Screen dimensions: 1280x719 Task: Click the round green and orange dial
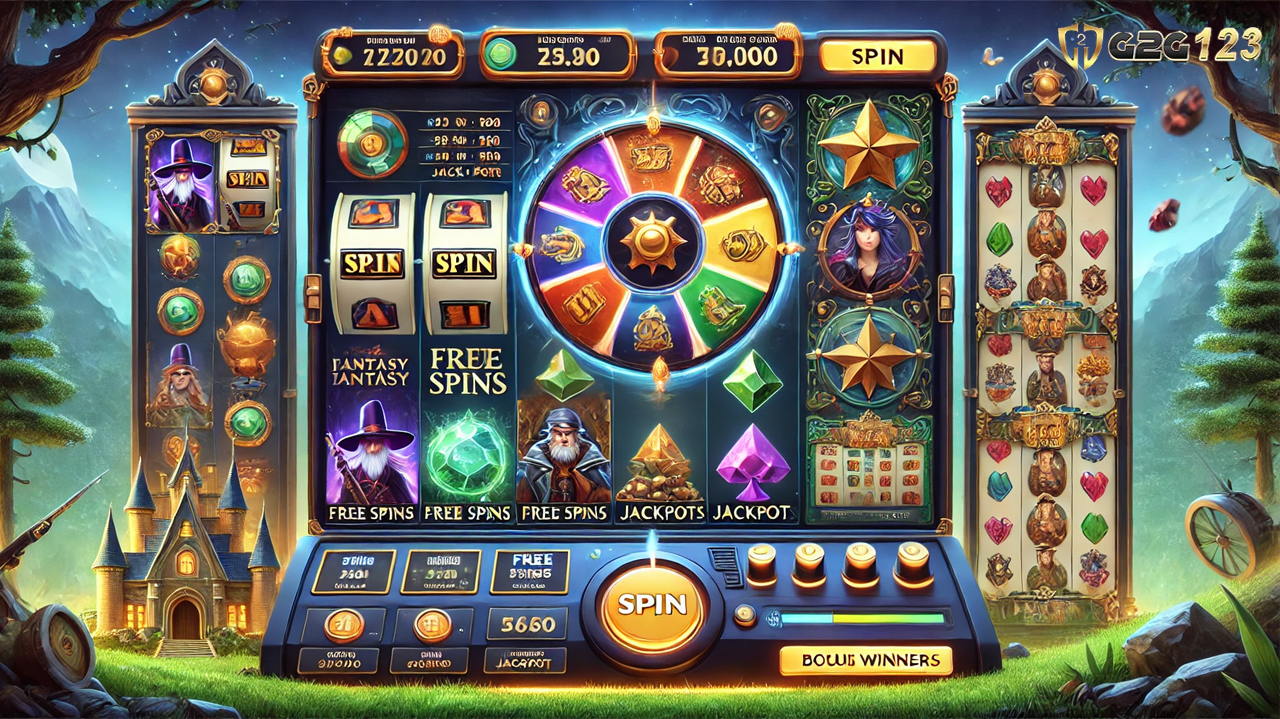[372, 143]
